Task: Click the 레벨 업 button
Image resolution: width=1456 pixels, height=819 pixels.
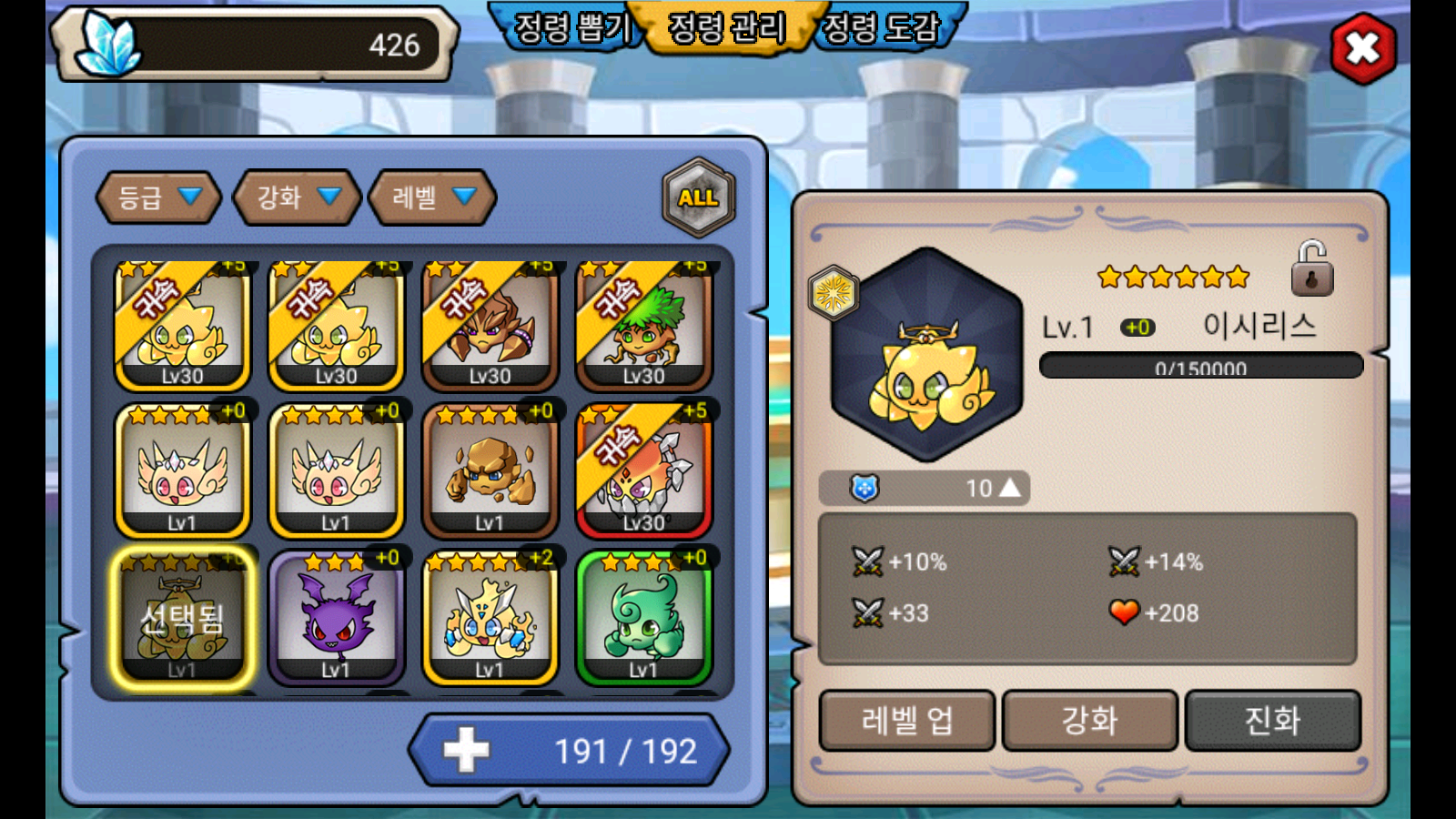Action: (x=907, y=721)
